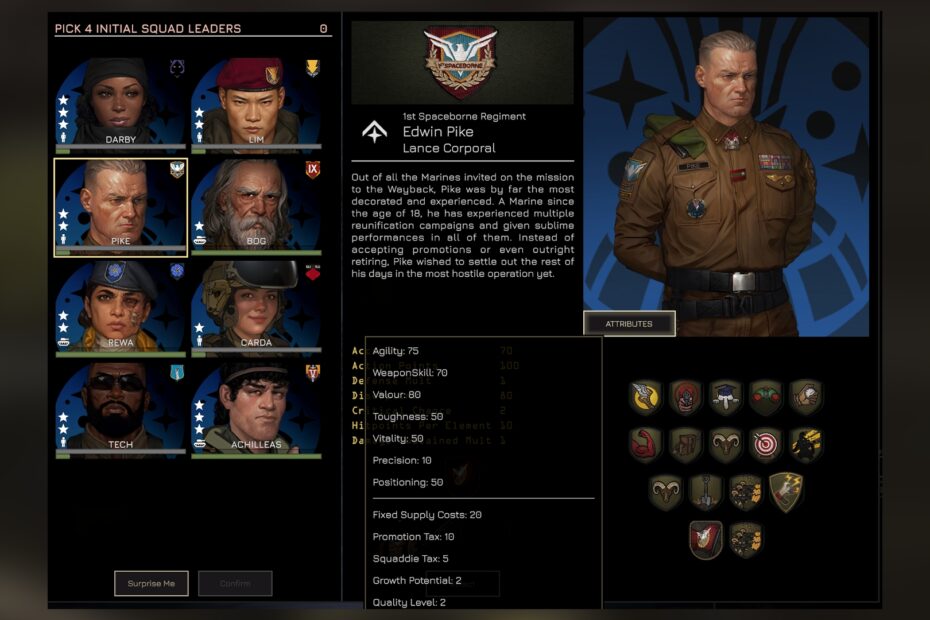This screenshot has width=930, height=620.
Task: Click the Surprise Me button
Action: click(x=151, y=583)
